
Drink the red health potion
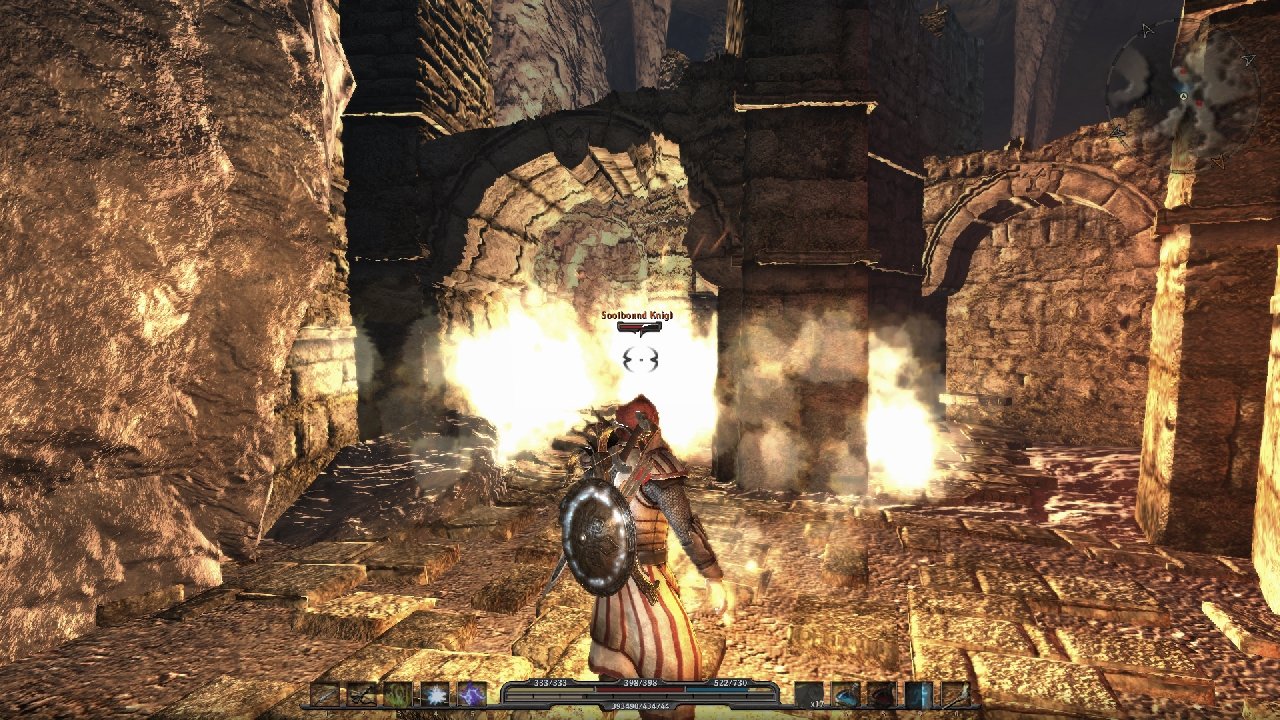coord(882,694)
